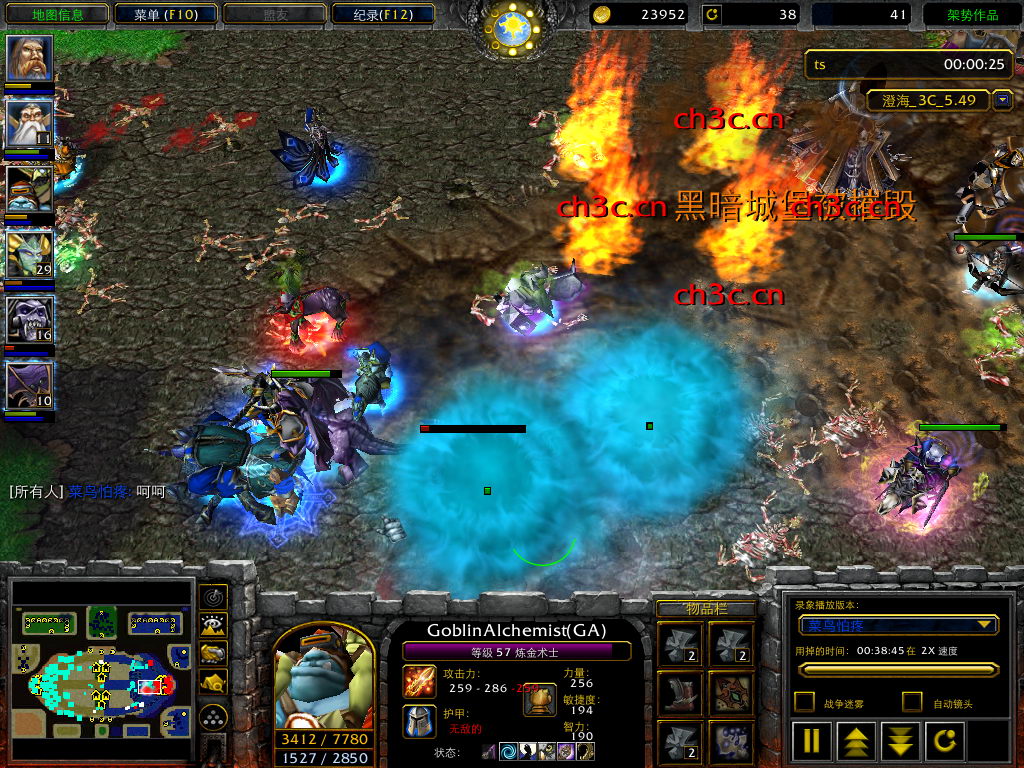Open the 地图信息 map info panel
The width and height of the screenshot is (1024, 768).
57,14
